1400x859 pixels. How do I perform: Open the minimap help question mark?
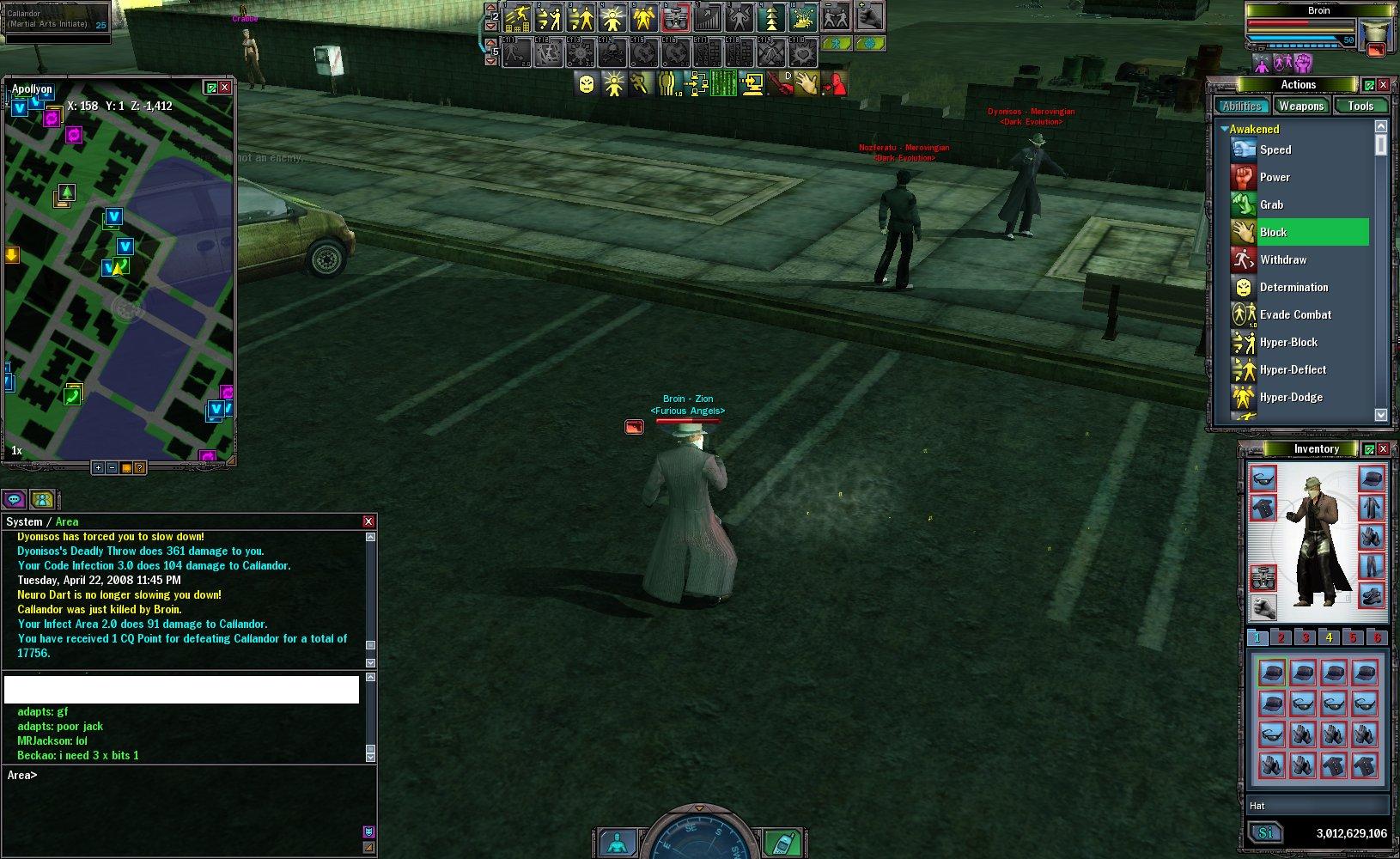coord(139,468)
